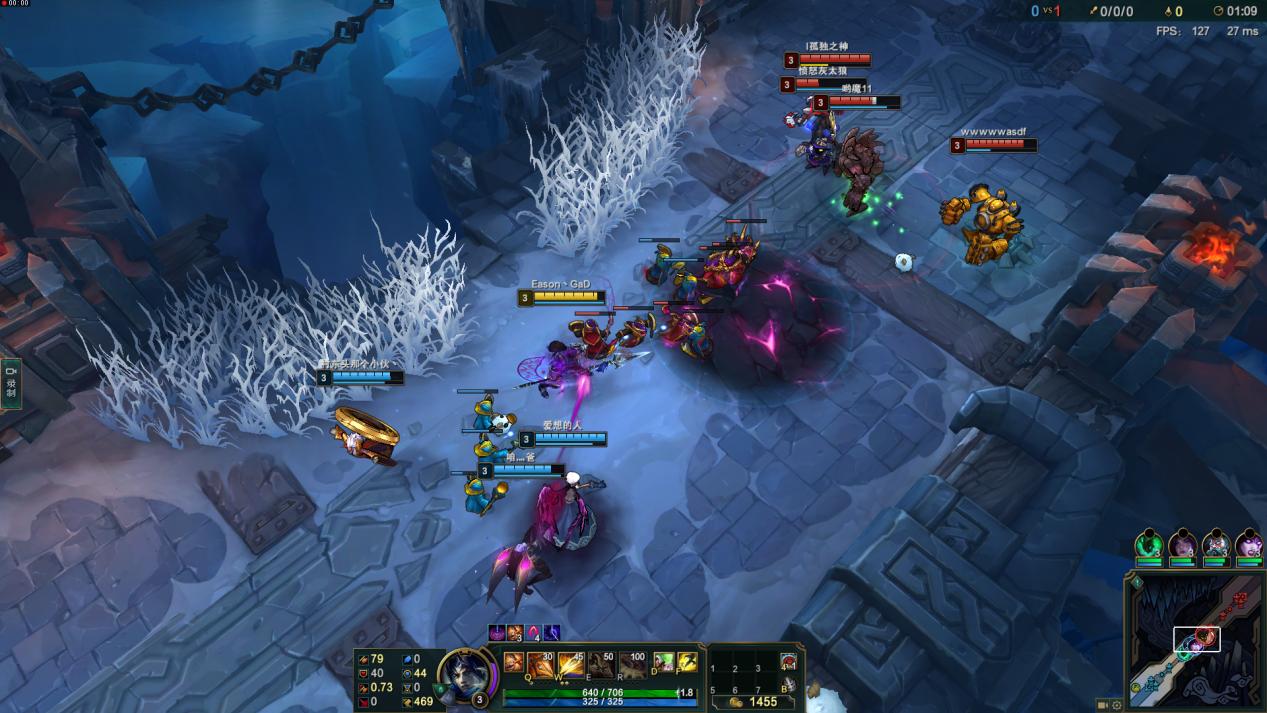
Task: Use the D summoner spell
Action: tap(663, 661)
